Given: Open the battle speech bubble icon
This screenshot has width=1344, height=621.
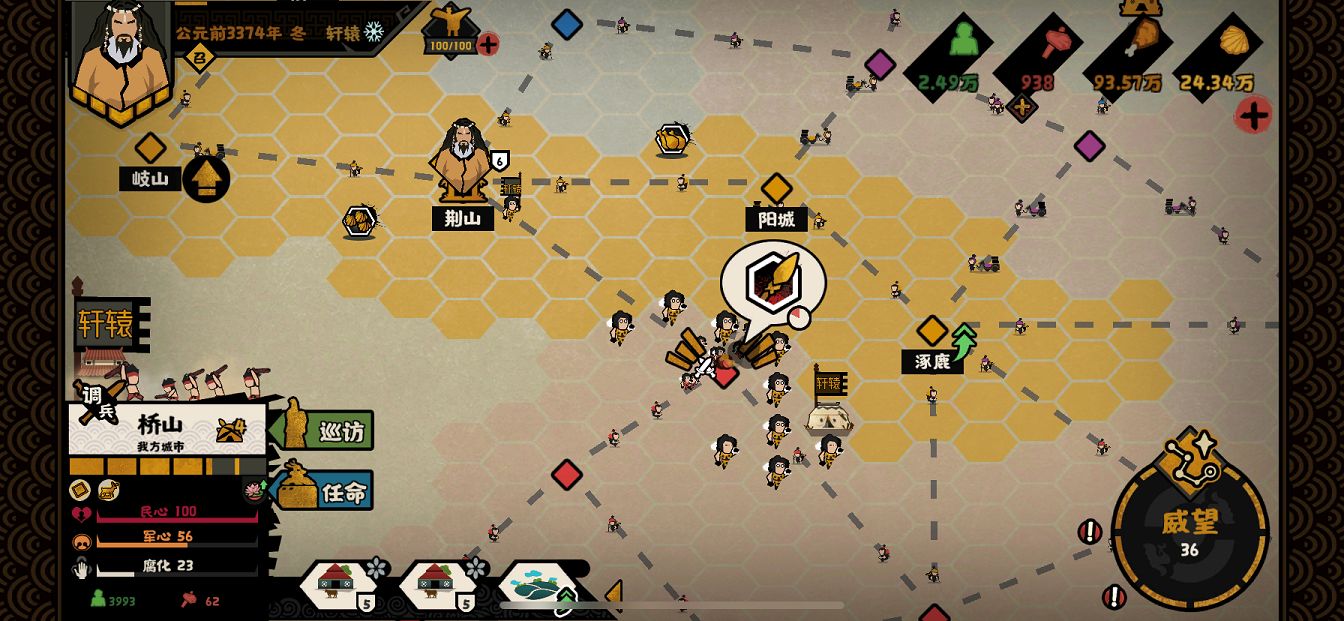Looking at the screenshot, I should click(x=774, y=279).
